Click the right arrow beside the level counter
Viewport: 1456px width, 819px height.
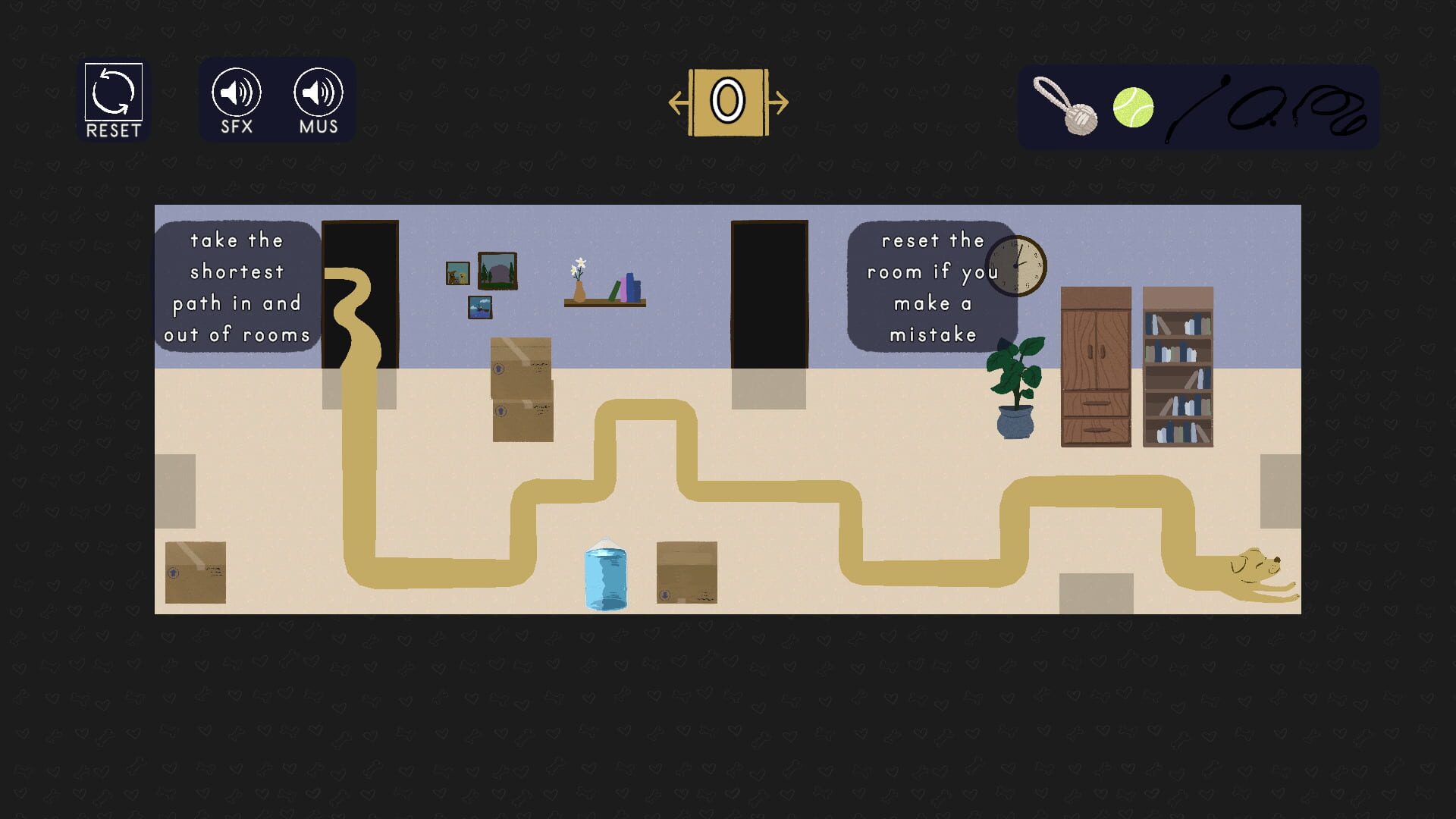(x=780, y=102)
